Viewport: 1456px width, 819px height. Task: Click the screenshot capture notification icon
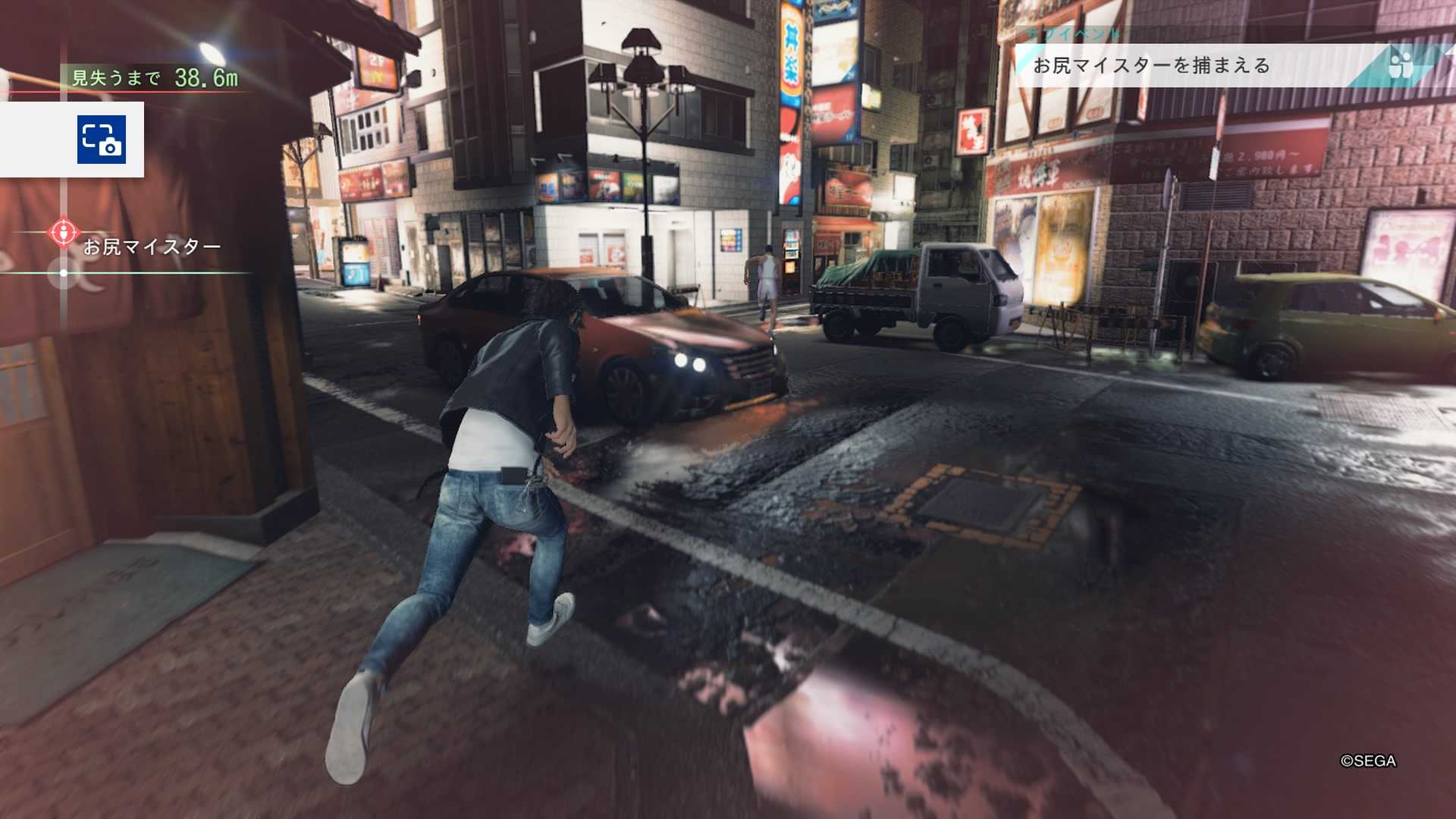101,140
